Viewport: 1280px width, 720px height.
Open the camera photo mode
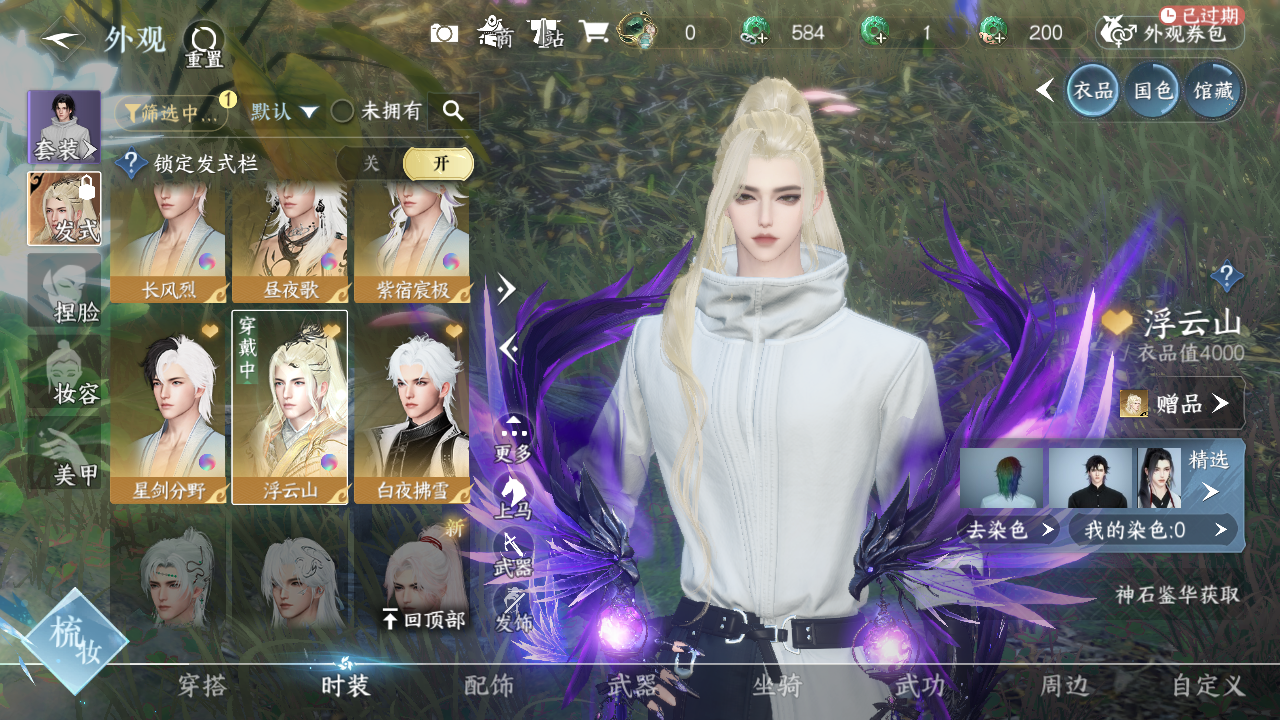pos(444,33)
